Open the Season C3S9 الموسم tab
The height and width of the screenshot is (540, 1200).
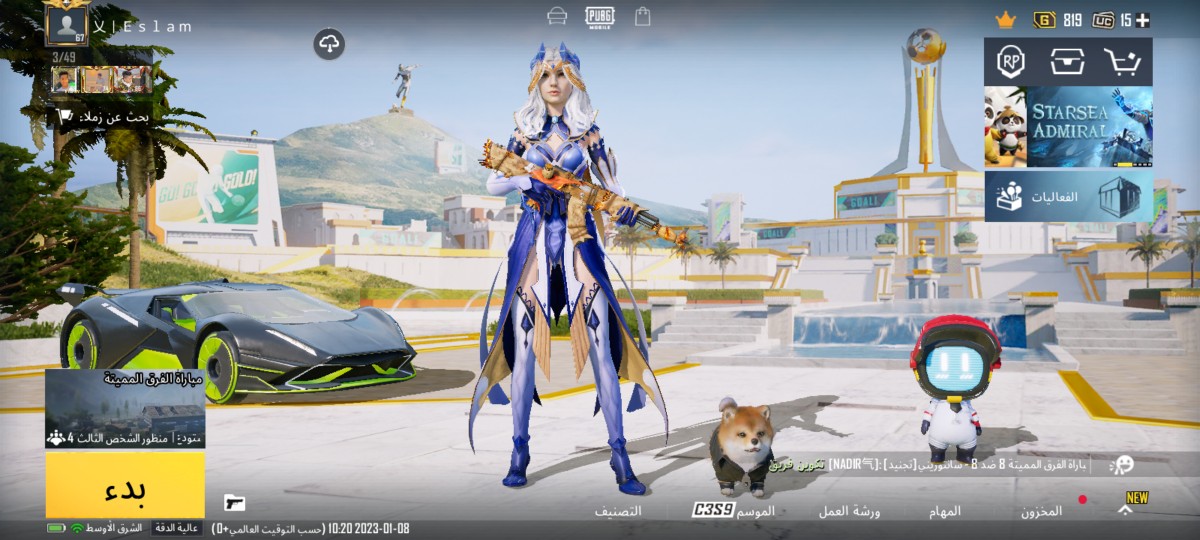point(735,511)
